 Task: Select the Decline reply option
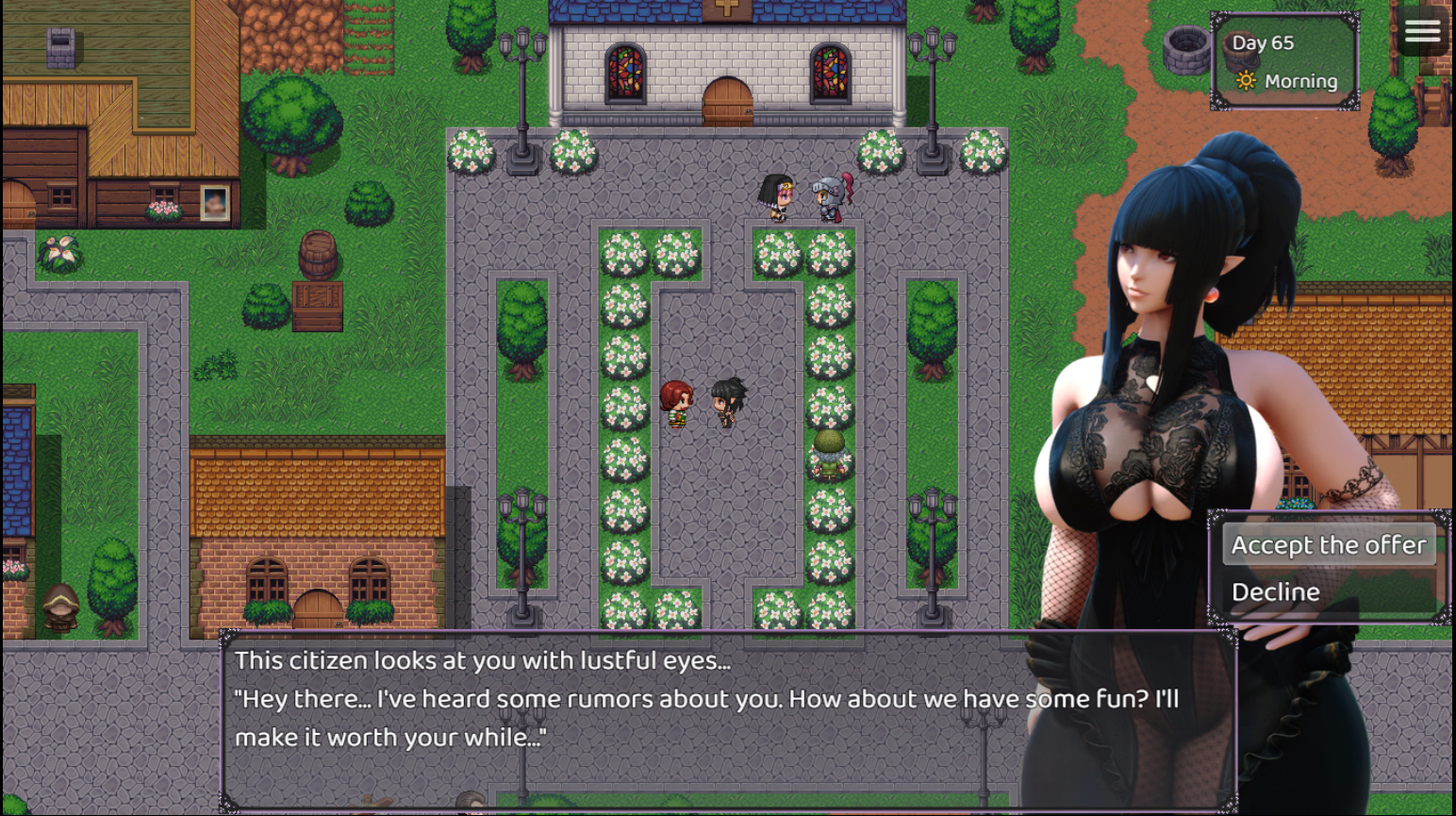click(x=1276, y=592)
